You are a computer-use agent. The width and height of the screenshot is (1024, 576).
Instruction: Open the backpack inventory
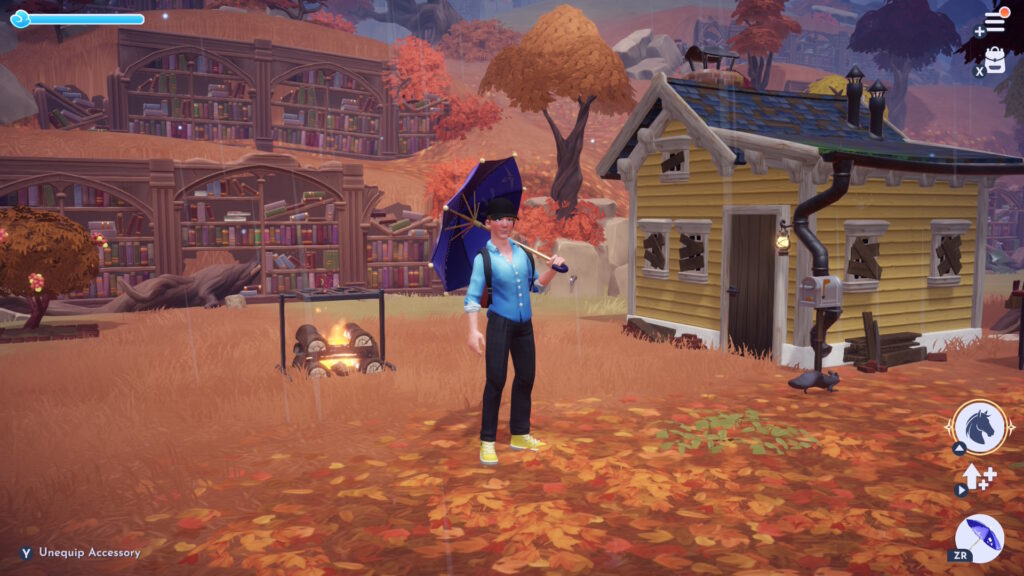click(996, 59)
